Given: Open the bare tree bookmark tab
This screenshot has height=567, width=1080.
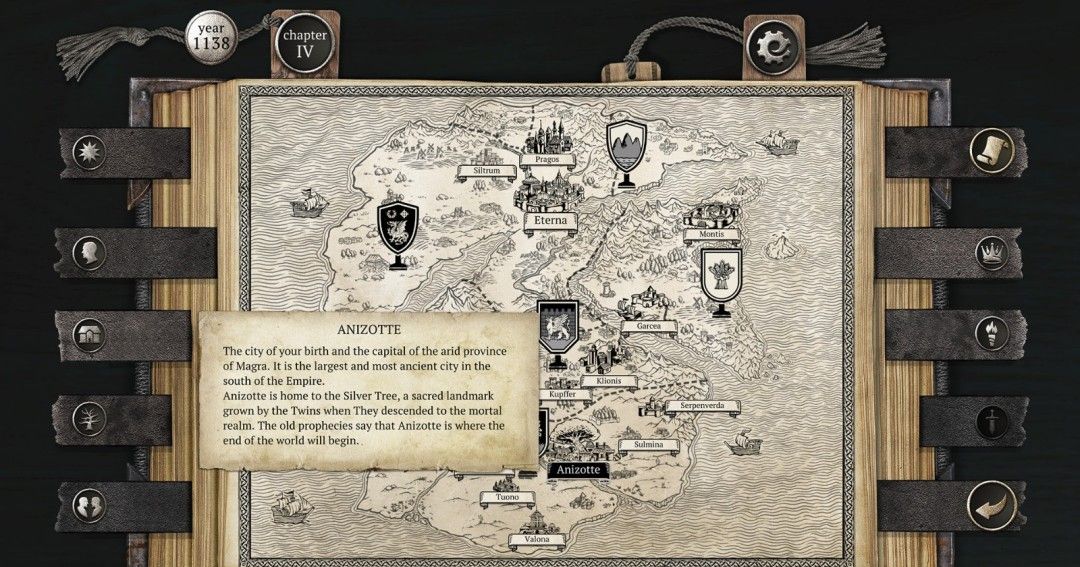Looking at the screenshot, I should (x=90, y=418).
